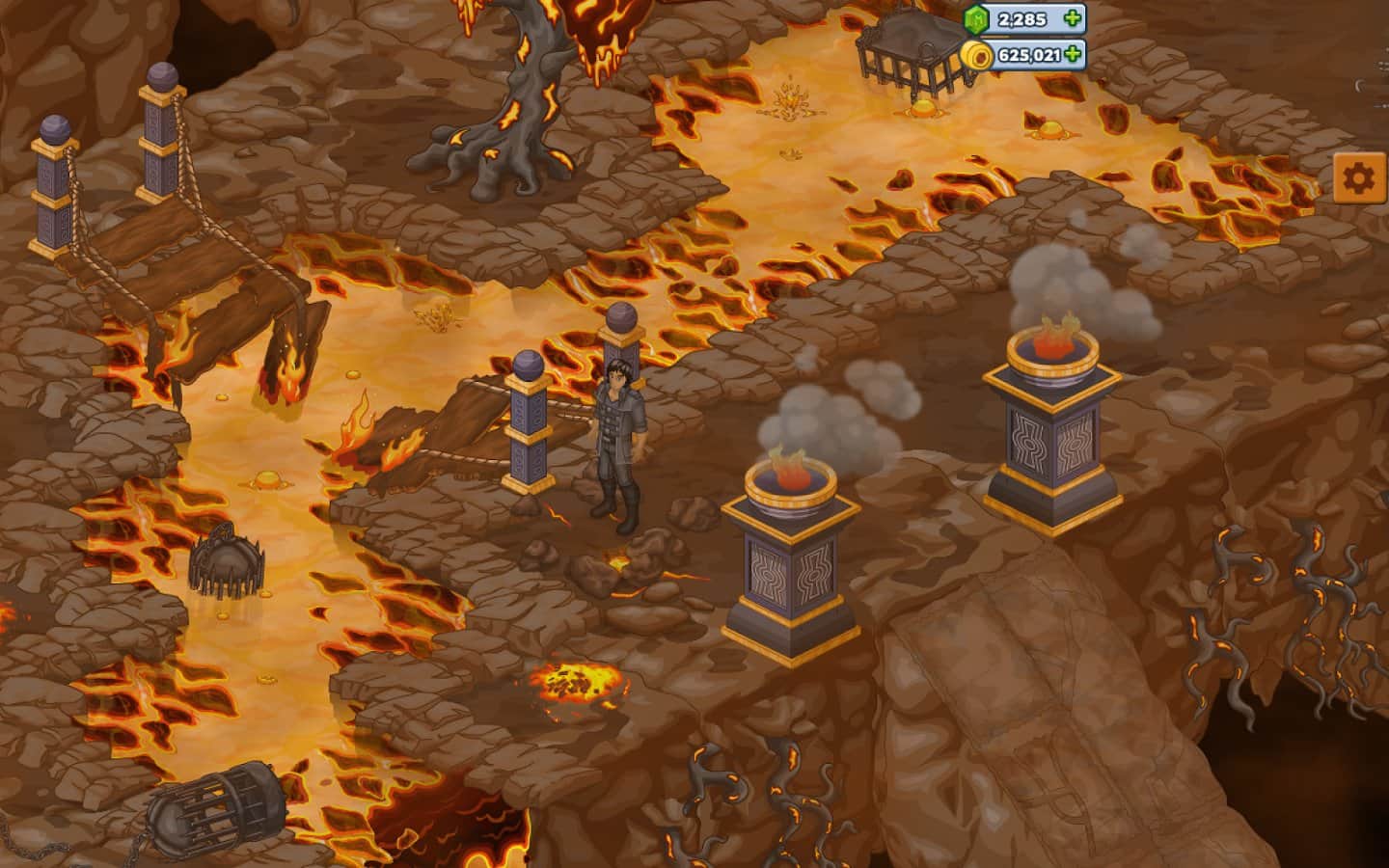
Task: Open settings with the gear button
Action: click(1359, 177)
